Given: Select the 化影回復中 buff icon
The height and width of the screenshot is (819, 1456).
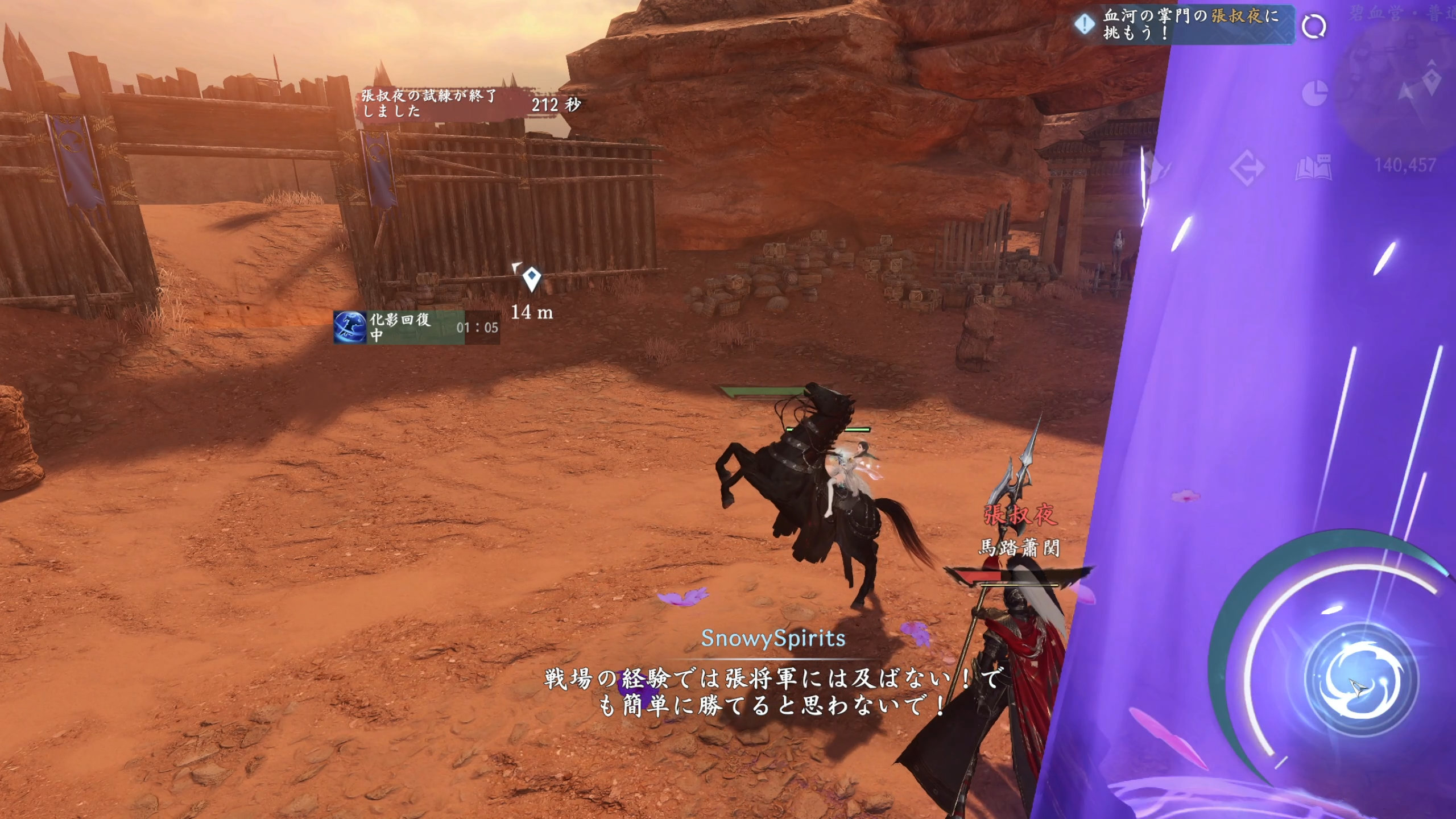Looking at the screenshot, I should 350,327.
